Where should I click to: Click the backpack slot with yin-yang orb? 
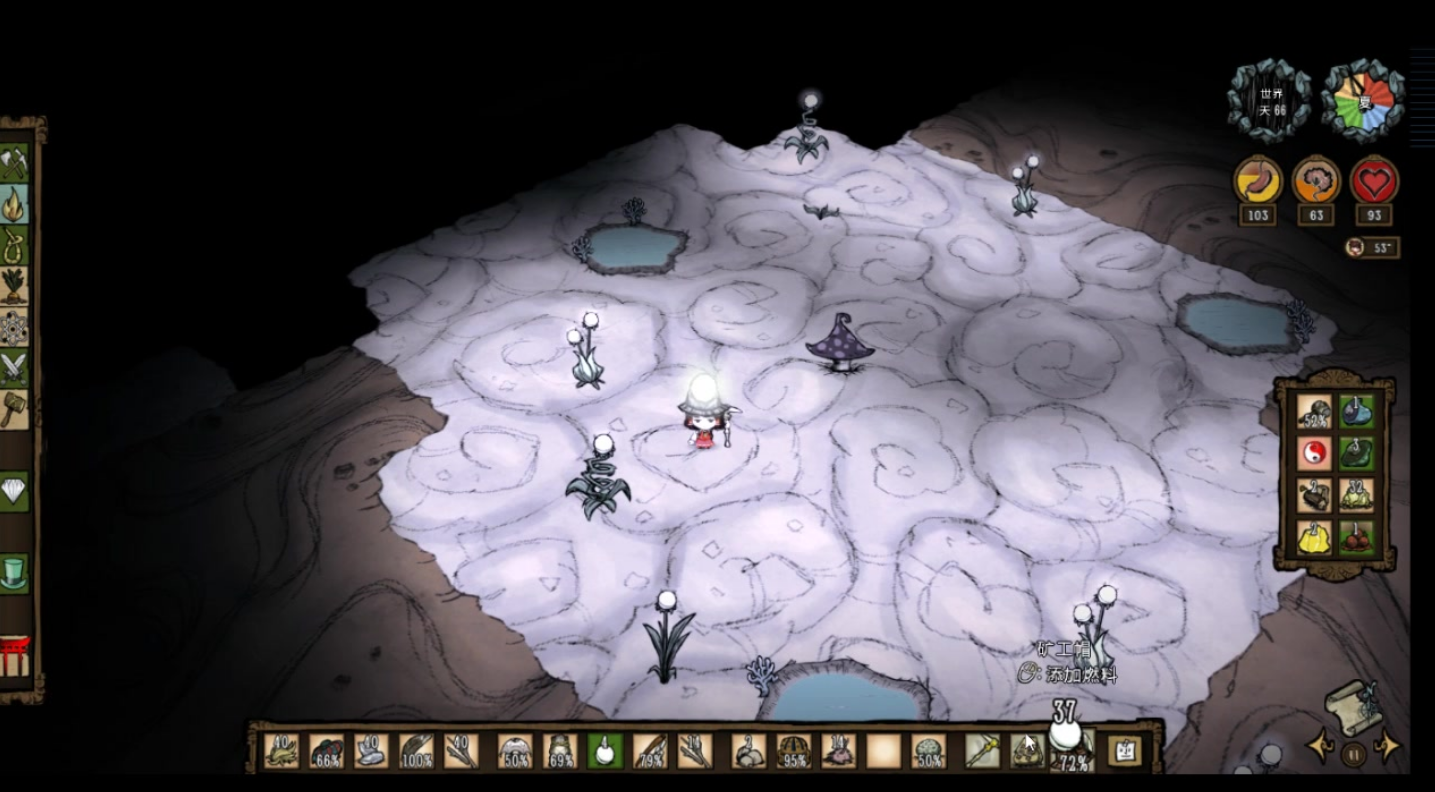1314,453
